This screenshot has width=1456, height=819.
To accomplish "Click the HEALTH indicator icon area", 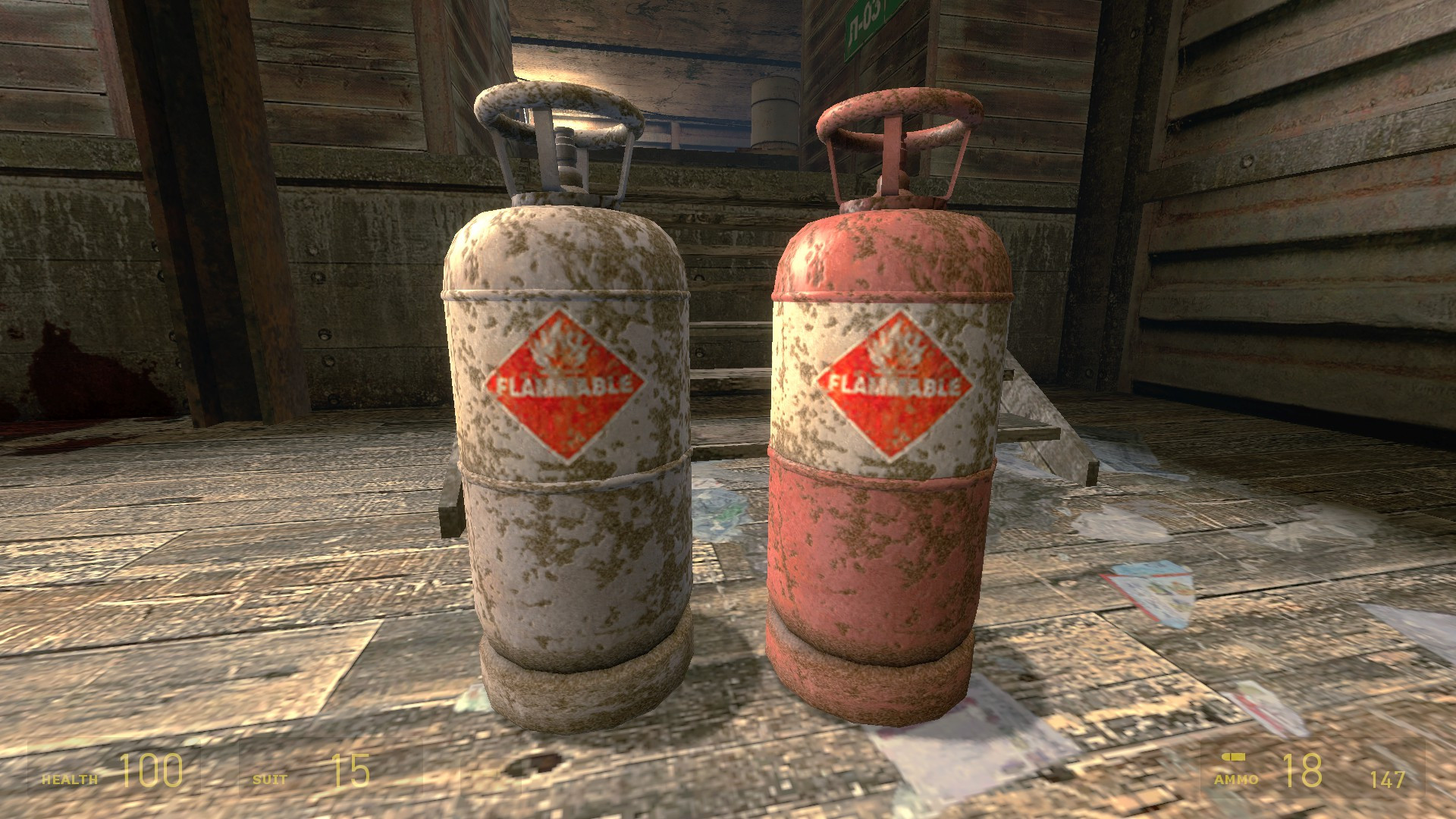I will tap(68, 777).
